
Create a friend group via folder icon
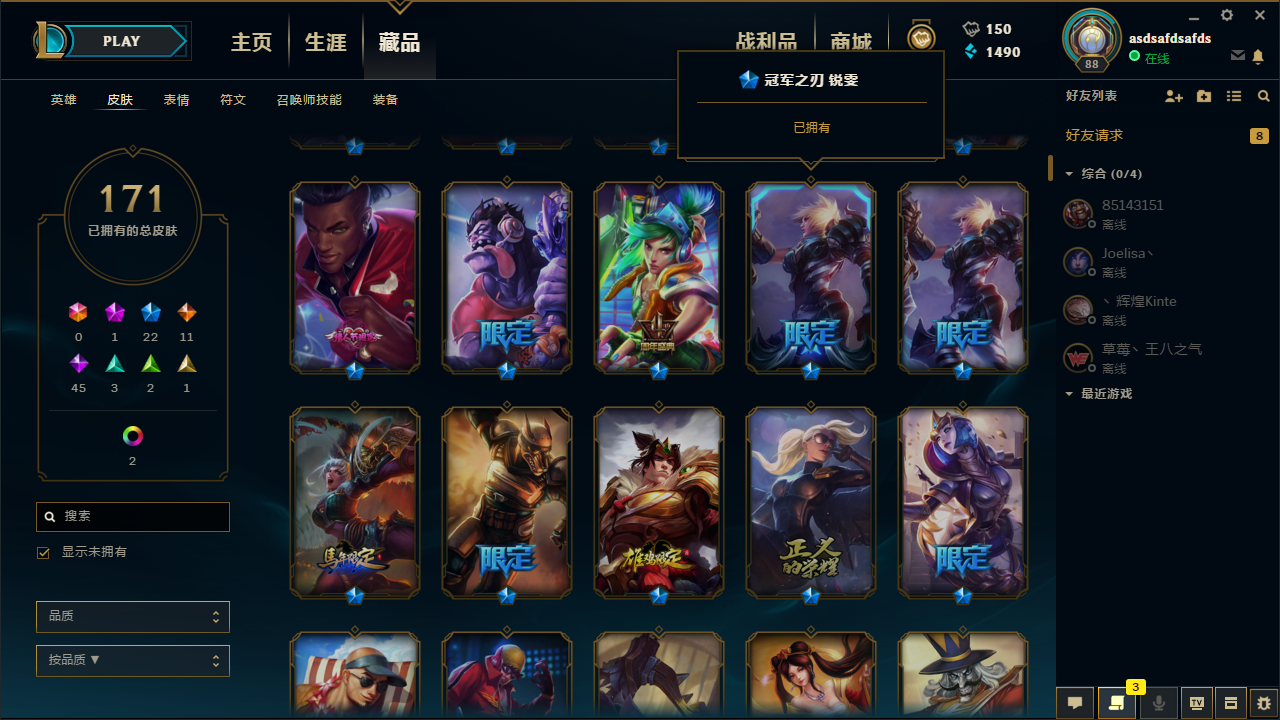point(1204,96)
